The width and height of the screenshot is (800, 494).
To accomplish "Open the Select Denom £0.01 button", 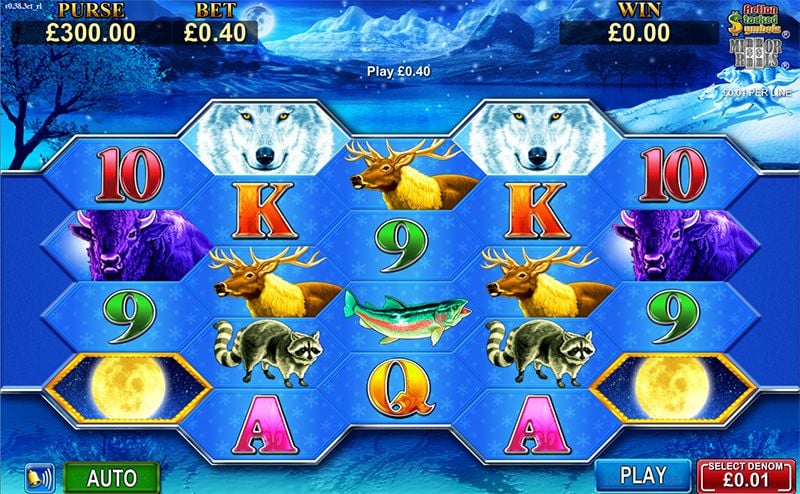I will click(x=746, y=475).
